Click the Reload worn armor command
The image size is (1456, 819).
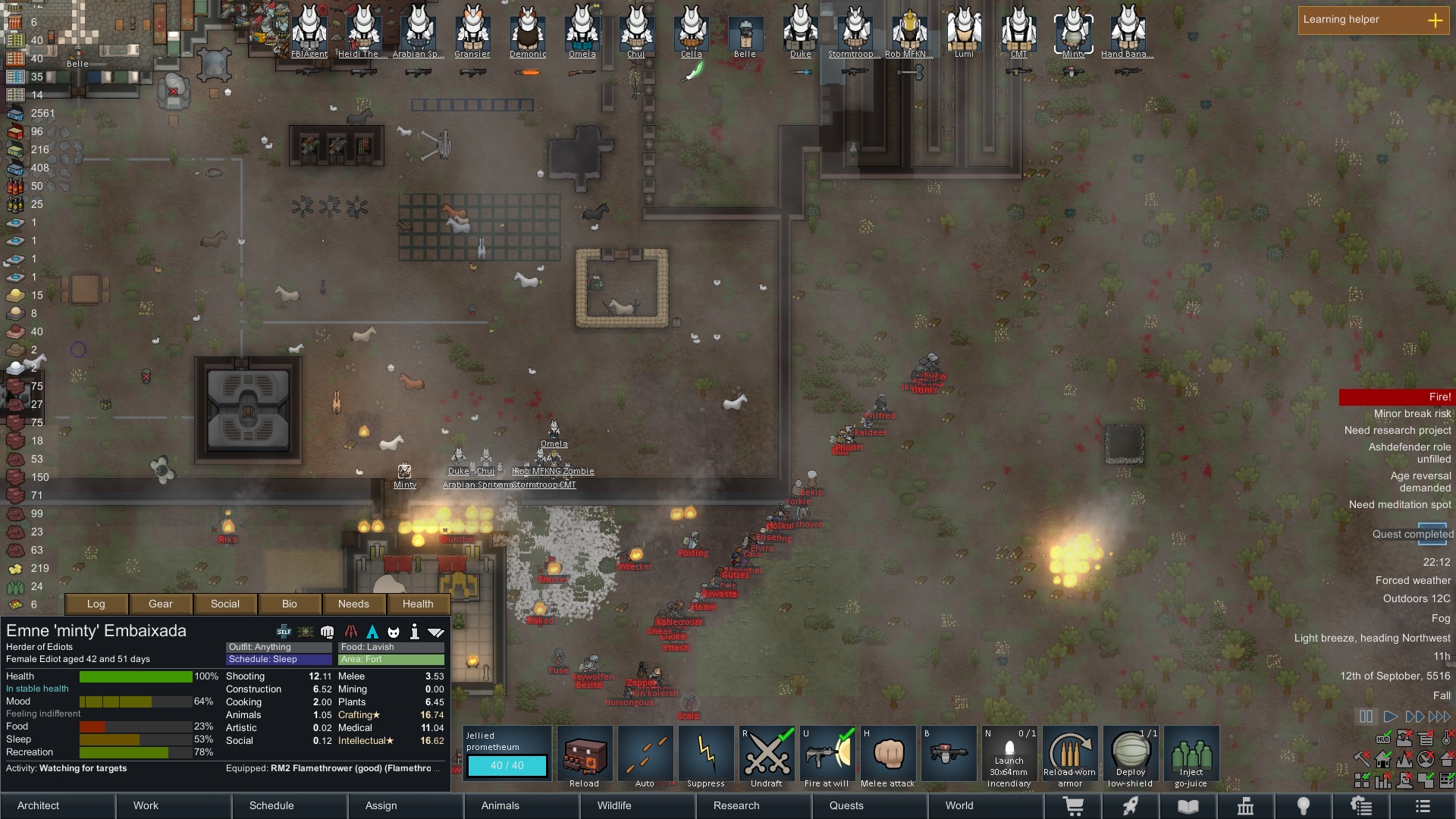[1070, 753]
